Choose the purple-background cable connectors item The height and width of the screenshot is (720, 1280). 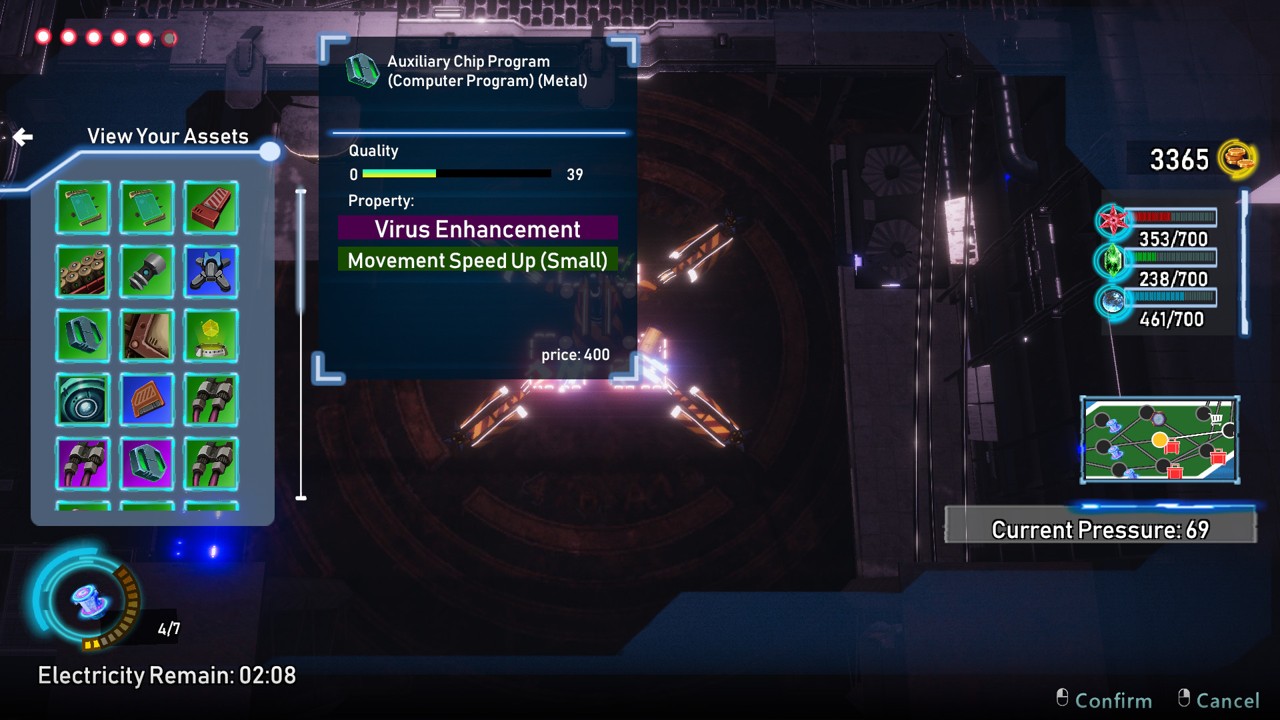[x=83, y=464]
